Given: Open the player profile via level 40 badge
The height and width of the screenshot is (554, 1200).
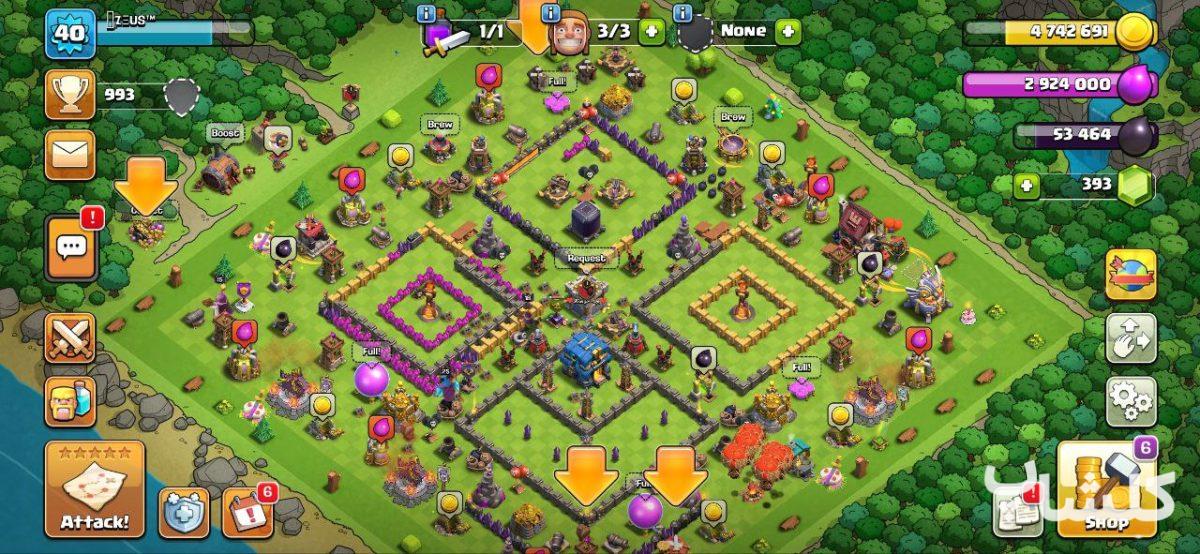Looking at the screenshot, I should 69,33.
